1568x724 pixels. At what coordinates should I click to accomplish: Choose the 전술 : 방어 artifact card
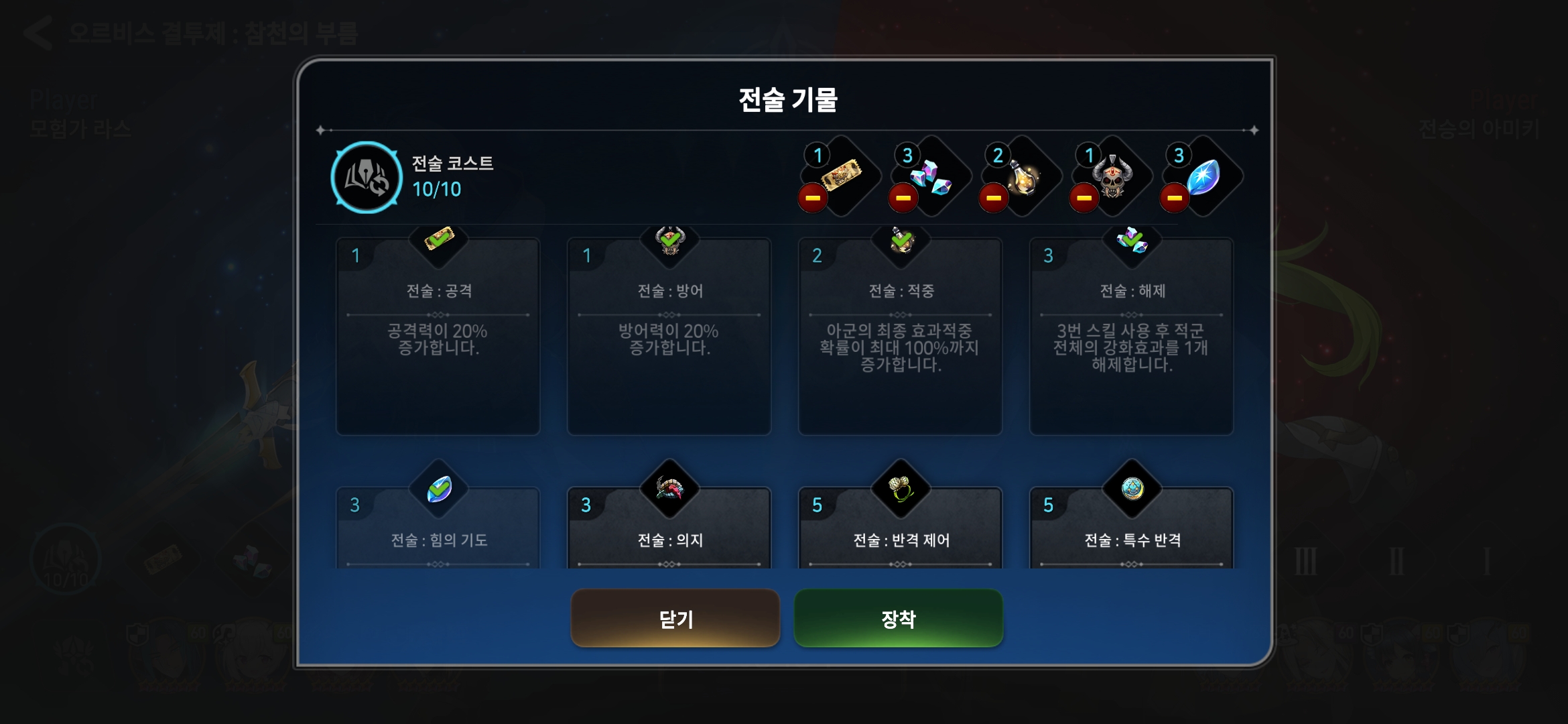669,337
